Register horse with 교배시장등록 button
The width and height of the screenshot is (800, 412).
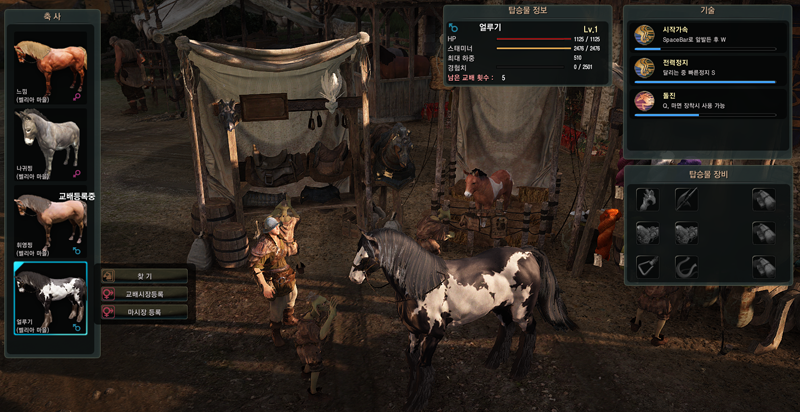coord(144,294)
